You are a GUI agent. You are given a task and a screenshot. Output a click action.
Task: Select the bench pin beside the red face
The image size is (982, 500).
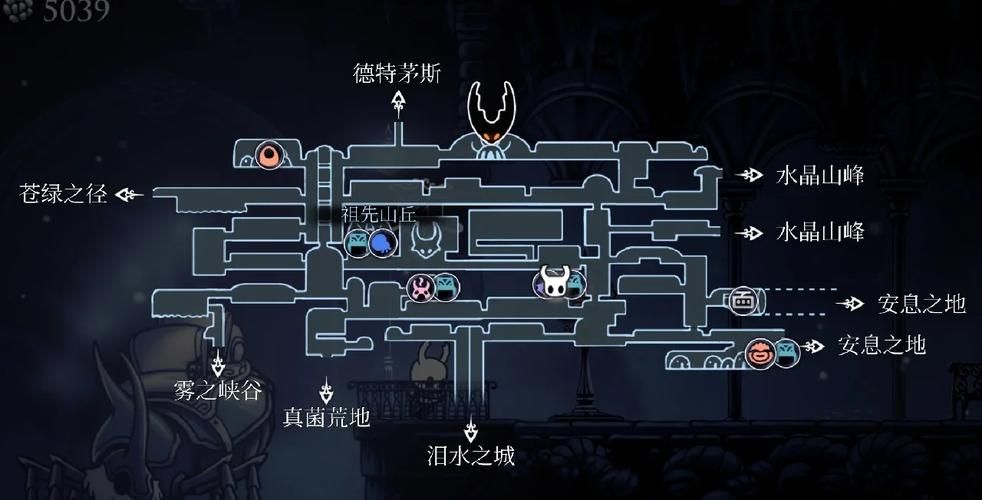tap(786, 351)
